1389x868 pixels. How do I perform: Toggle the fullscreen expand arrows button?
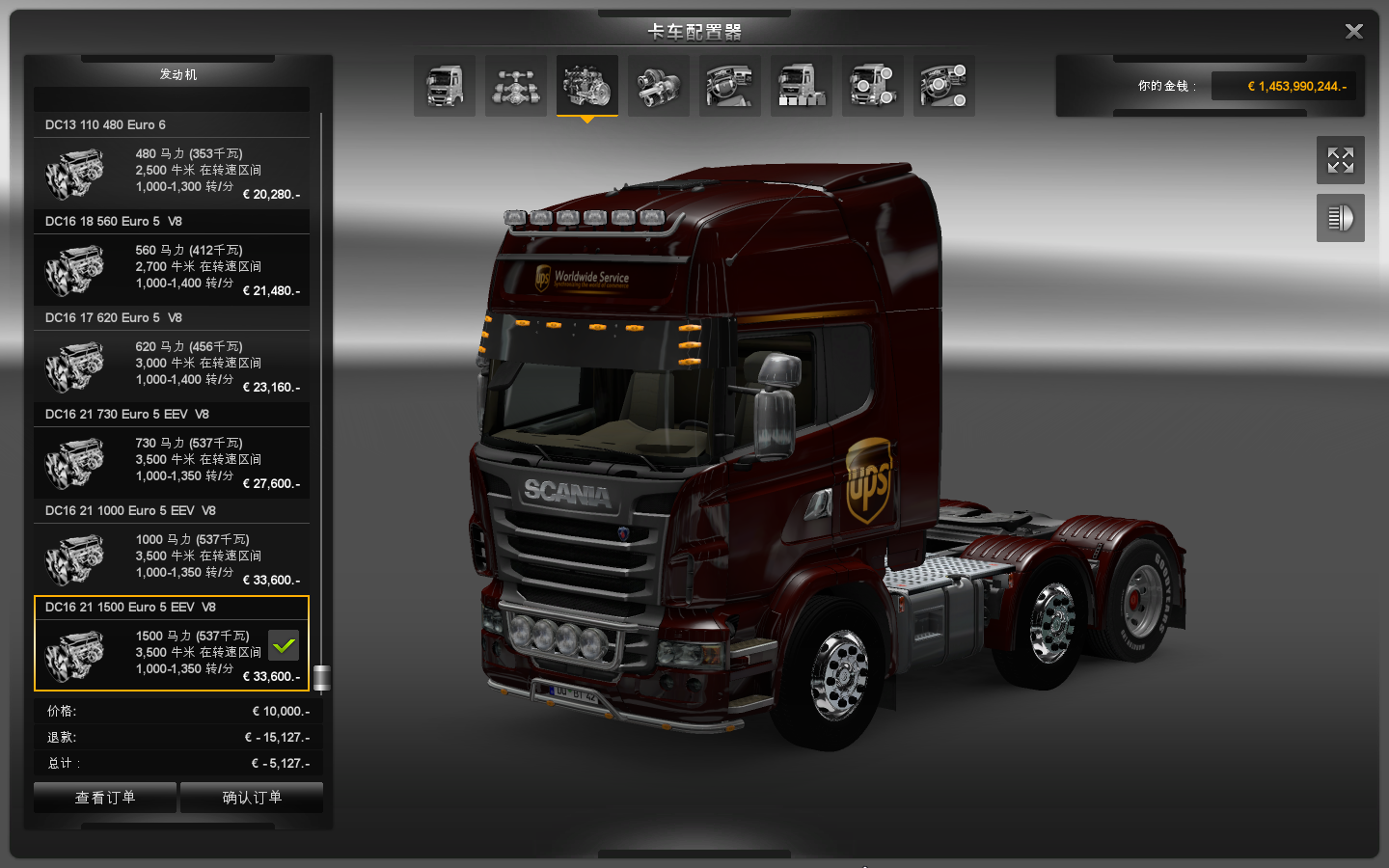(x=1341, y=160)
